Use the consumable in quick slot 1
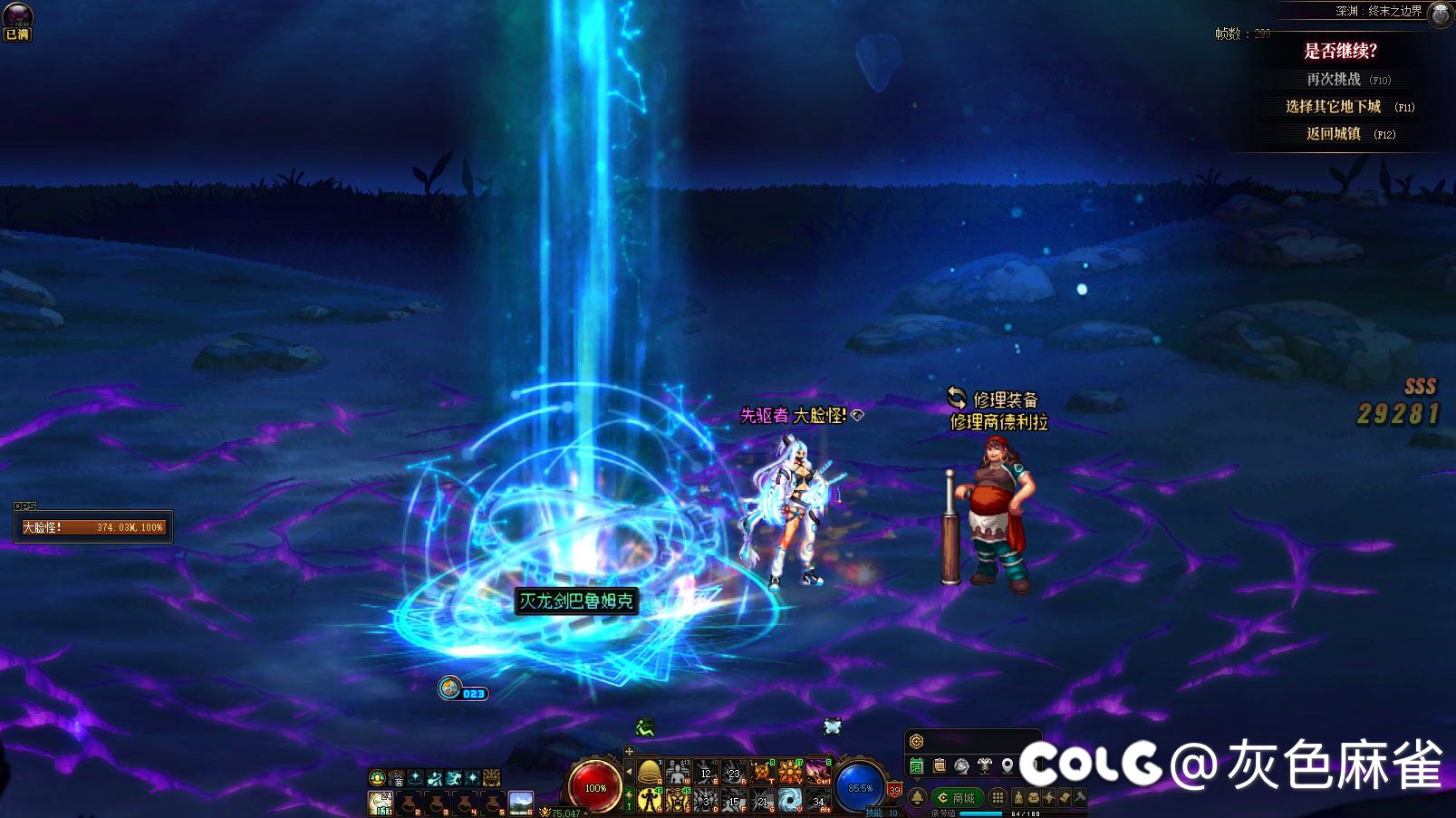 click(x=381, y=803)
